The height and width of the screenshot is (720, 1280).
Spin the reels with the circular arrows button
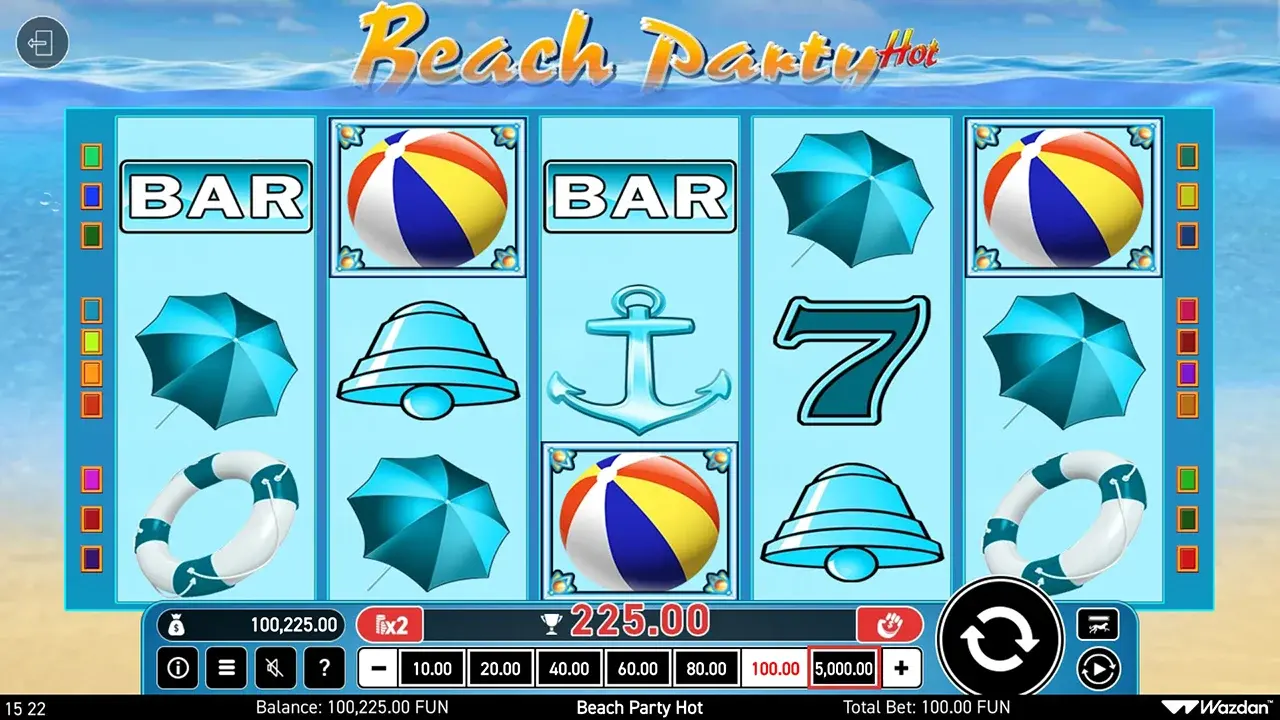1000,639
